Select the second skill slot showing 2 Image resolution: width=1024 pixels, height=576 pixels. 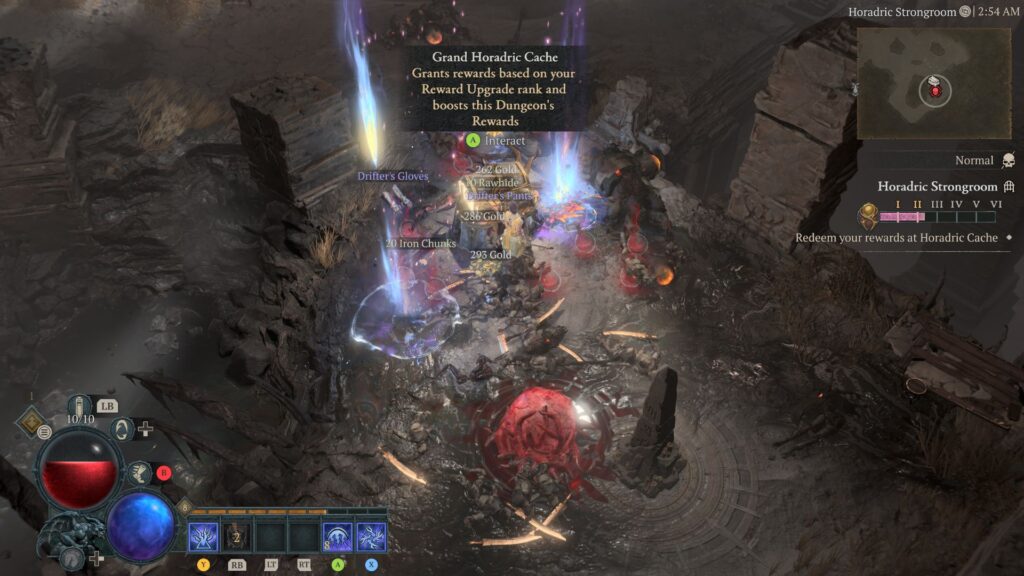click(x=237, y=537)
